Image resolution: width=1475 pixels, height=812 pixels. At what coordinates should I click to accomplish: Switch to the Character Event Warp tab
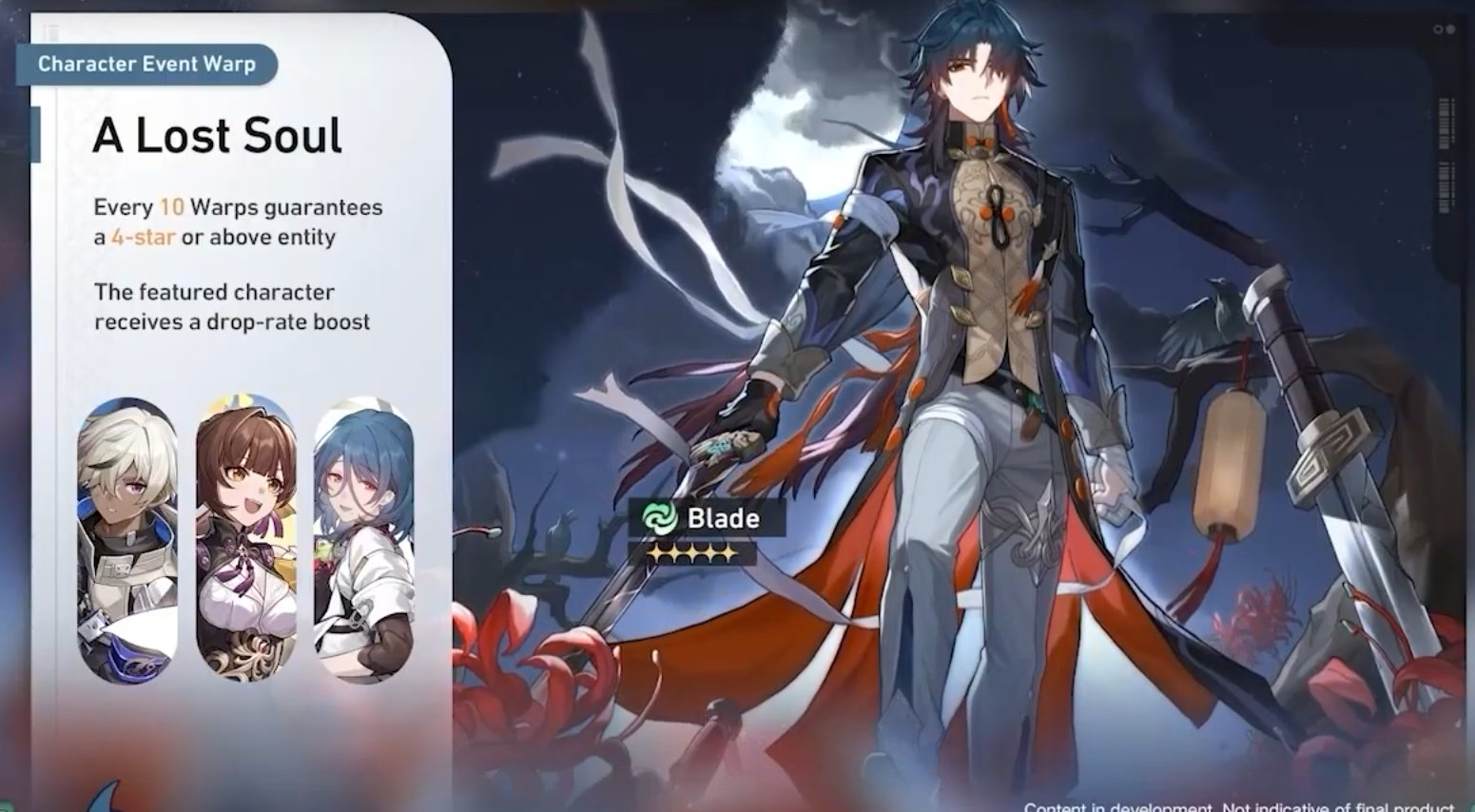147,65
